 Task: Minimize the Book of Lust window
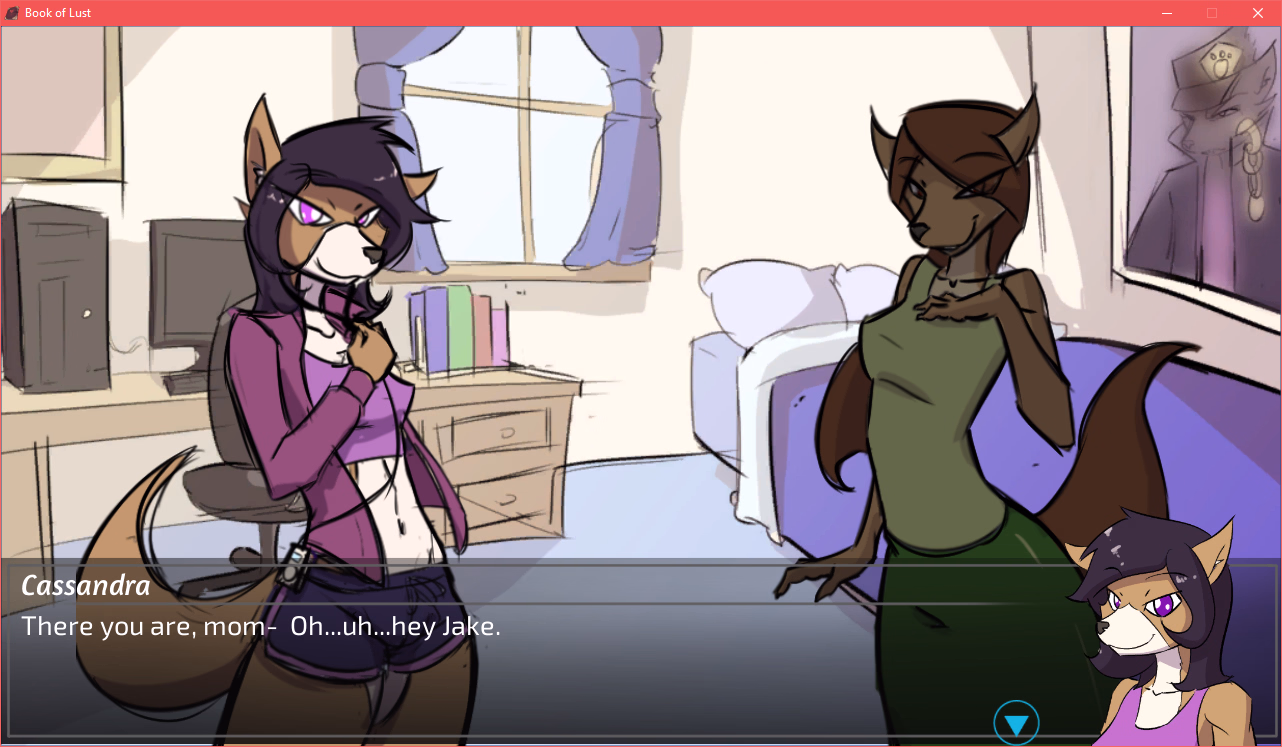point(1167,13)
